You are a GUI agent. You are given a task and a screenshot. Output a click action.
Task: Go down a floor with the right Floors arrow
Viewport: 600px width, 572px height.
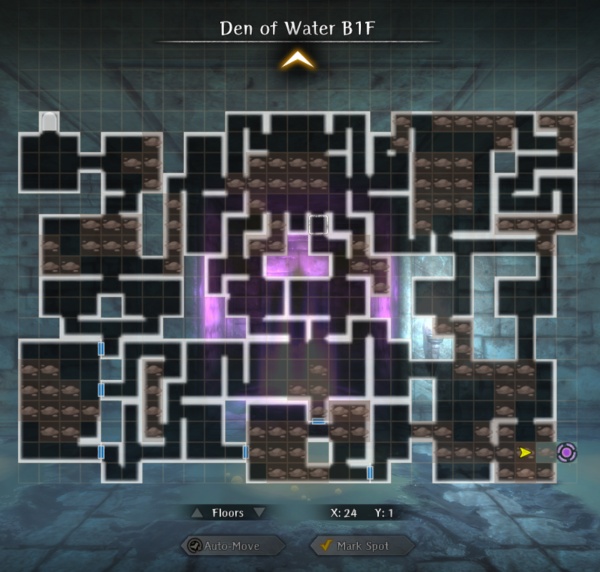(260, 513)
